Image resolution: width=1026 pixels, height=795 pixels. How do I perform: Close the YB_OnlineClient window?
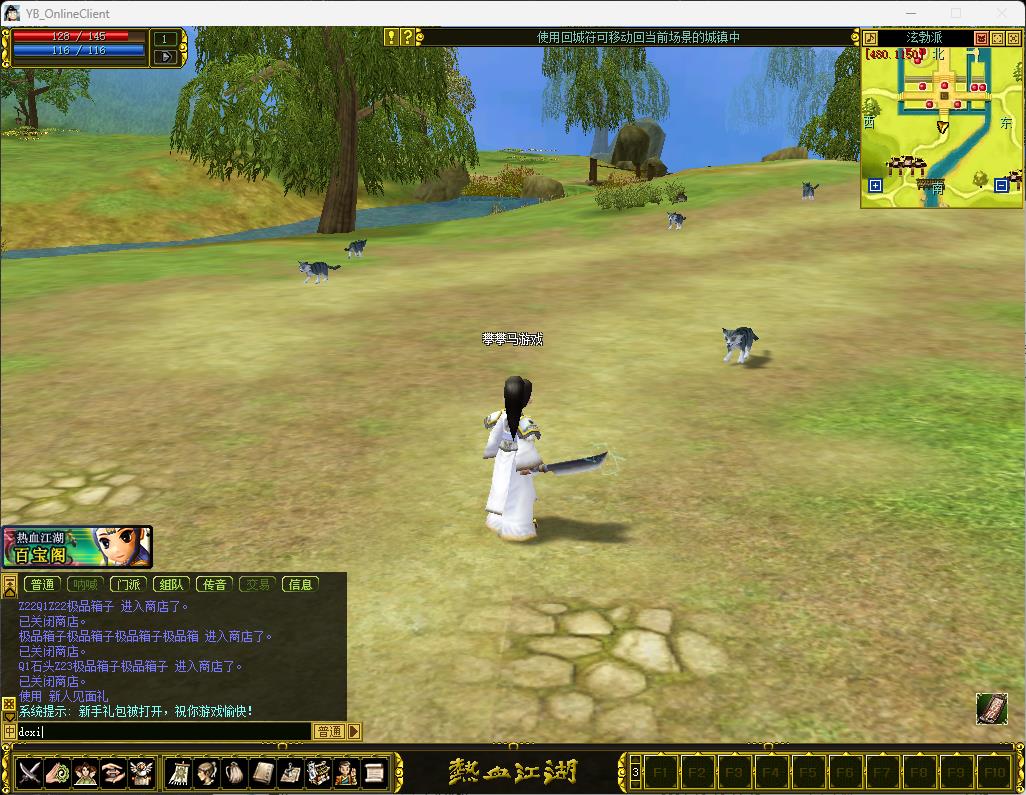1001,13
